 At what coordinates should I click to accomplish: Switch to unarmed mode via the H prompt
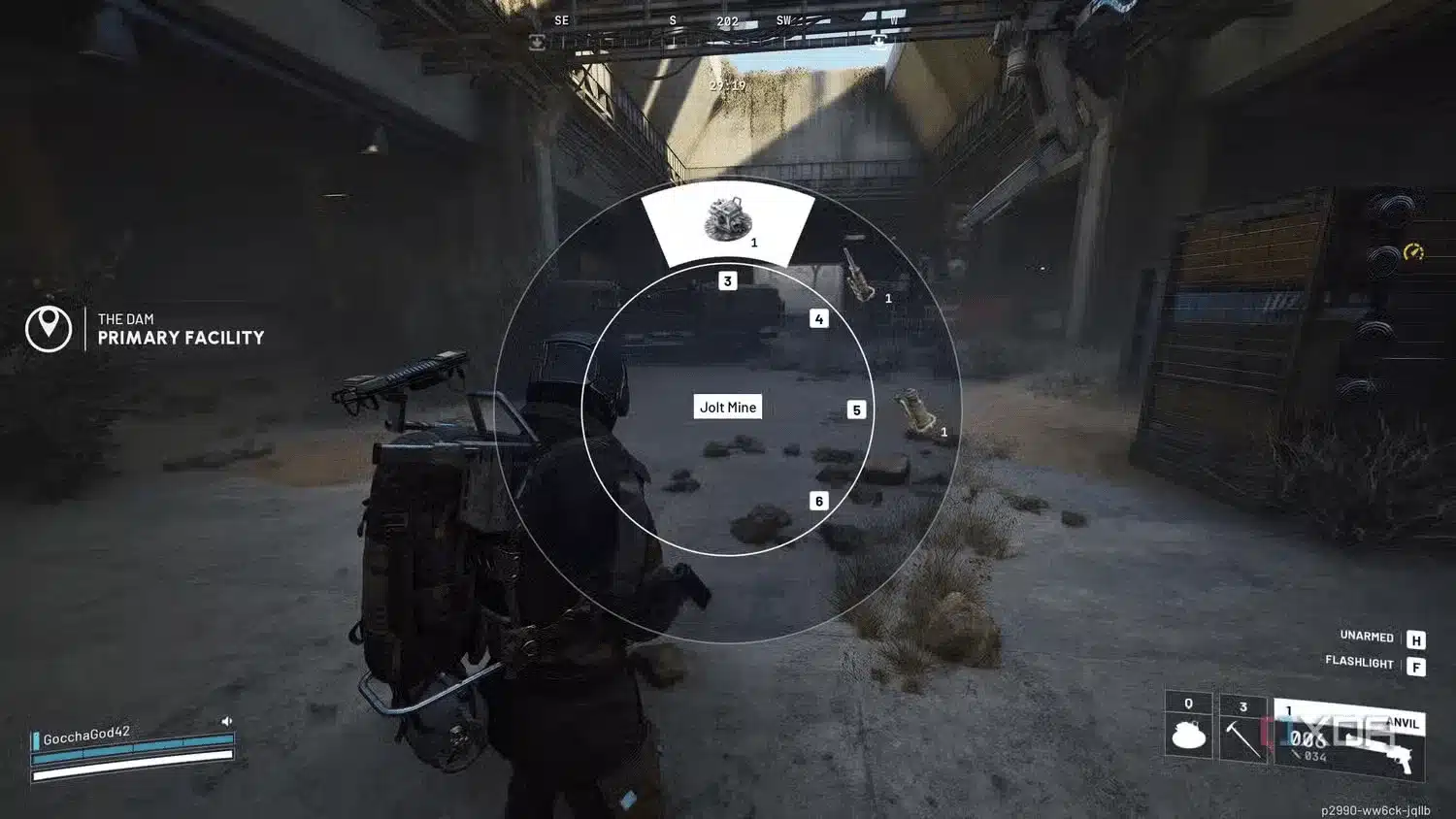(x=1416, y=637)
